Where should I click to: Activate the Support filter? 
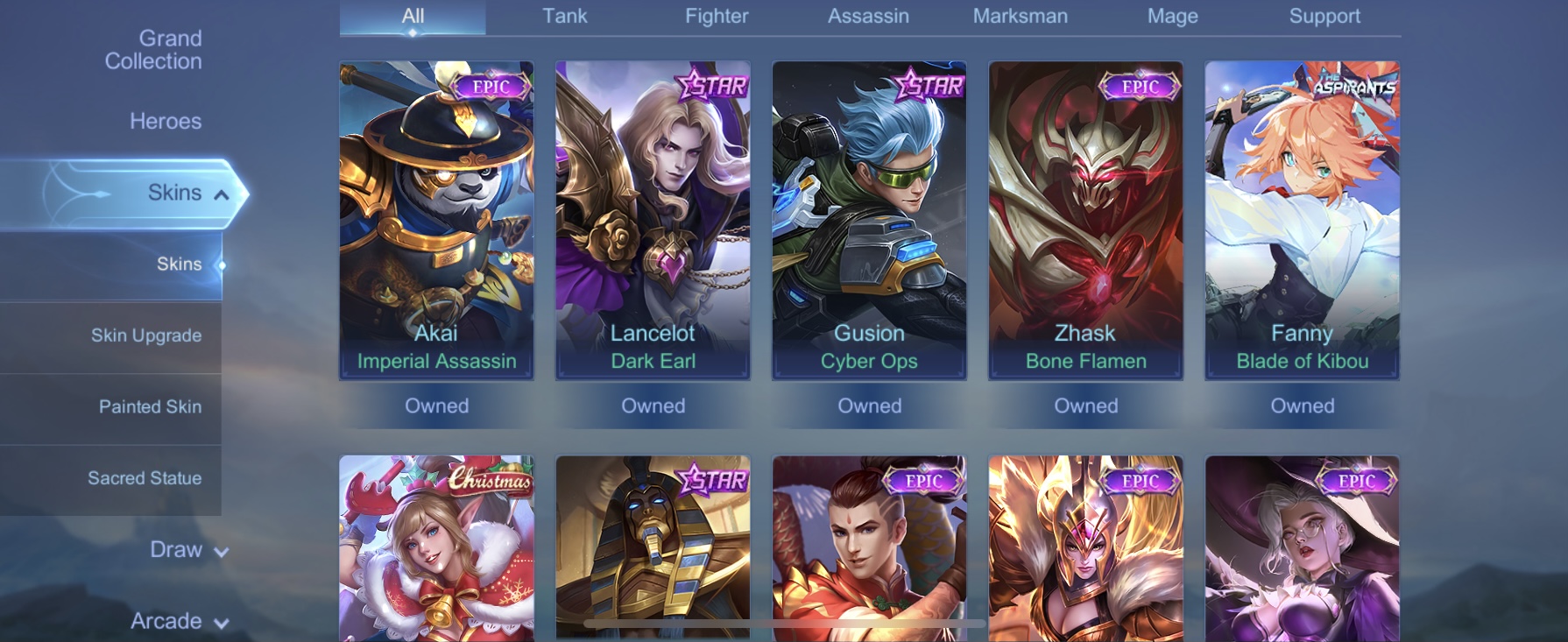pyautogui.click(x=1325, y=16)
